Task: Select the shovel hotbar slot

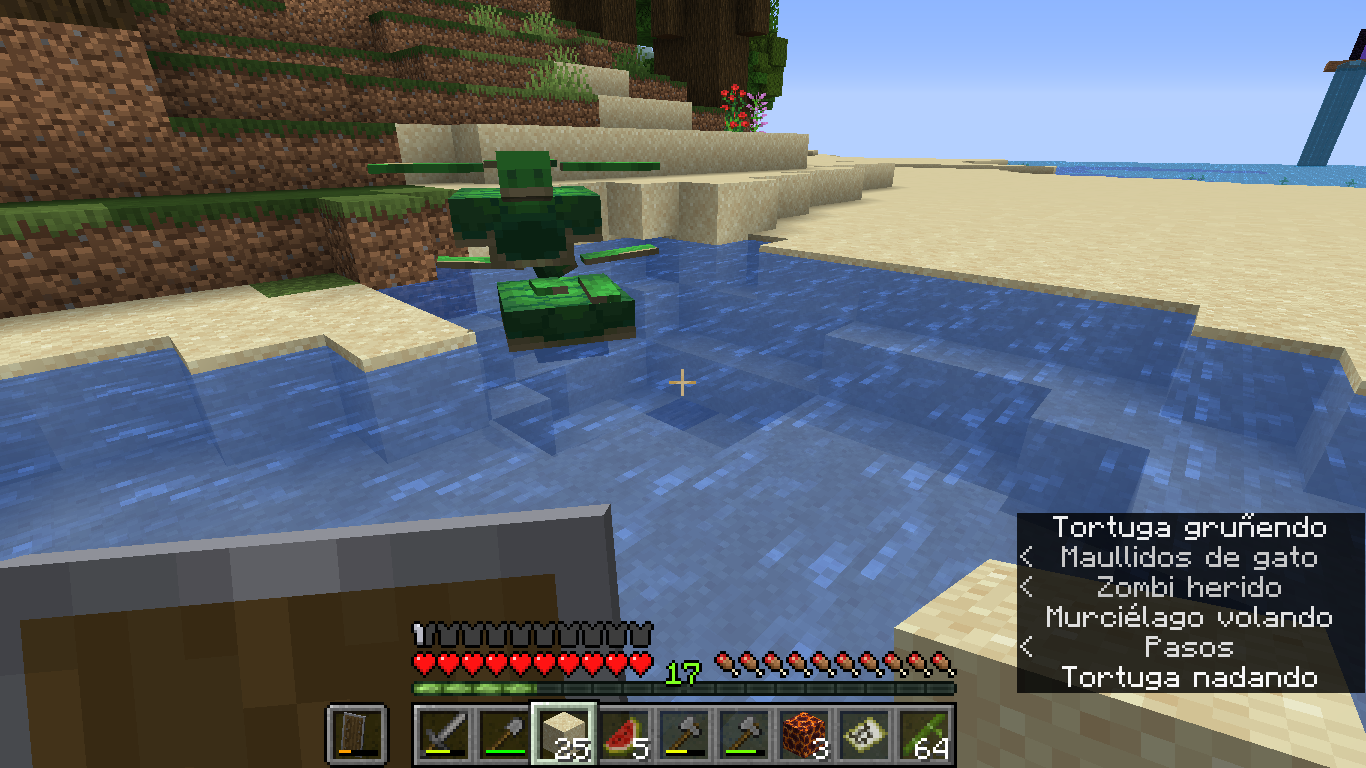Action: 504,733
